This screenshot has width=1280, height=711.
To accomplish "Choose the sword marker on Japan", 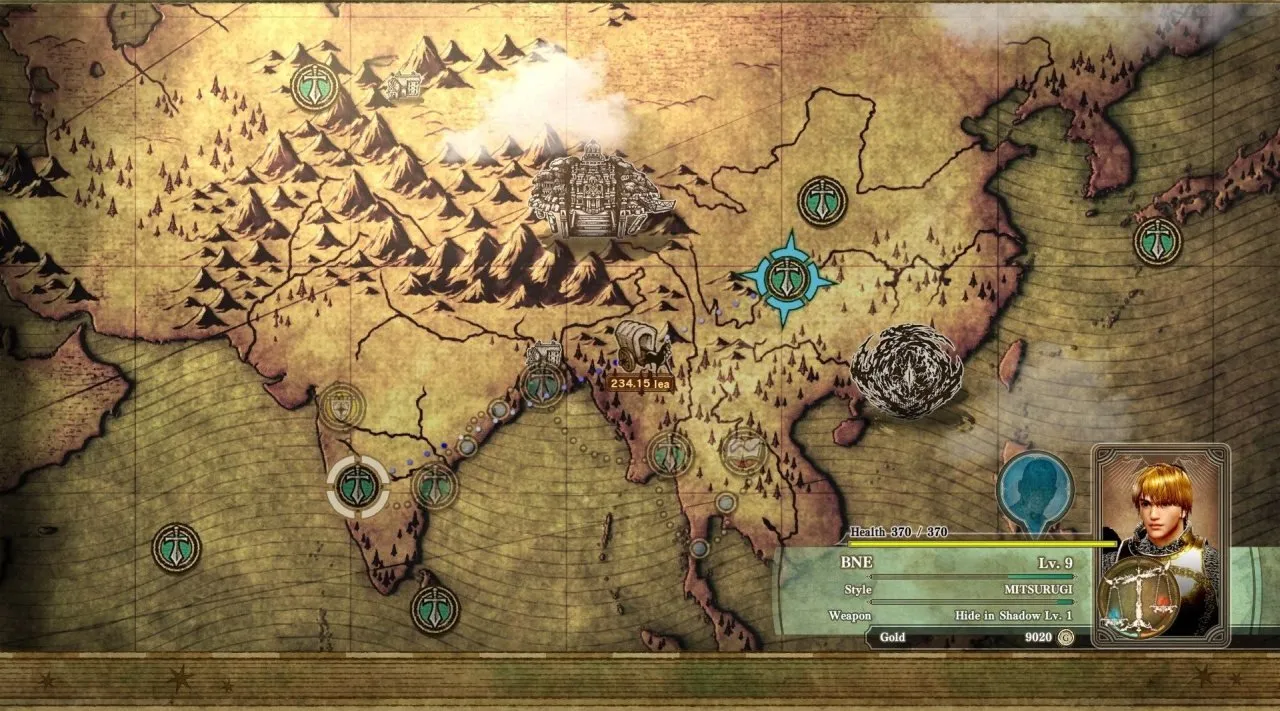I will pos(1157,241).
